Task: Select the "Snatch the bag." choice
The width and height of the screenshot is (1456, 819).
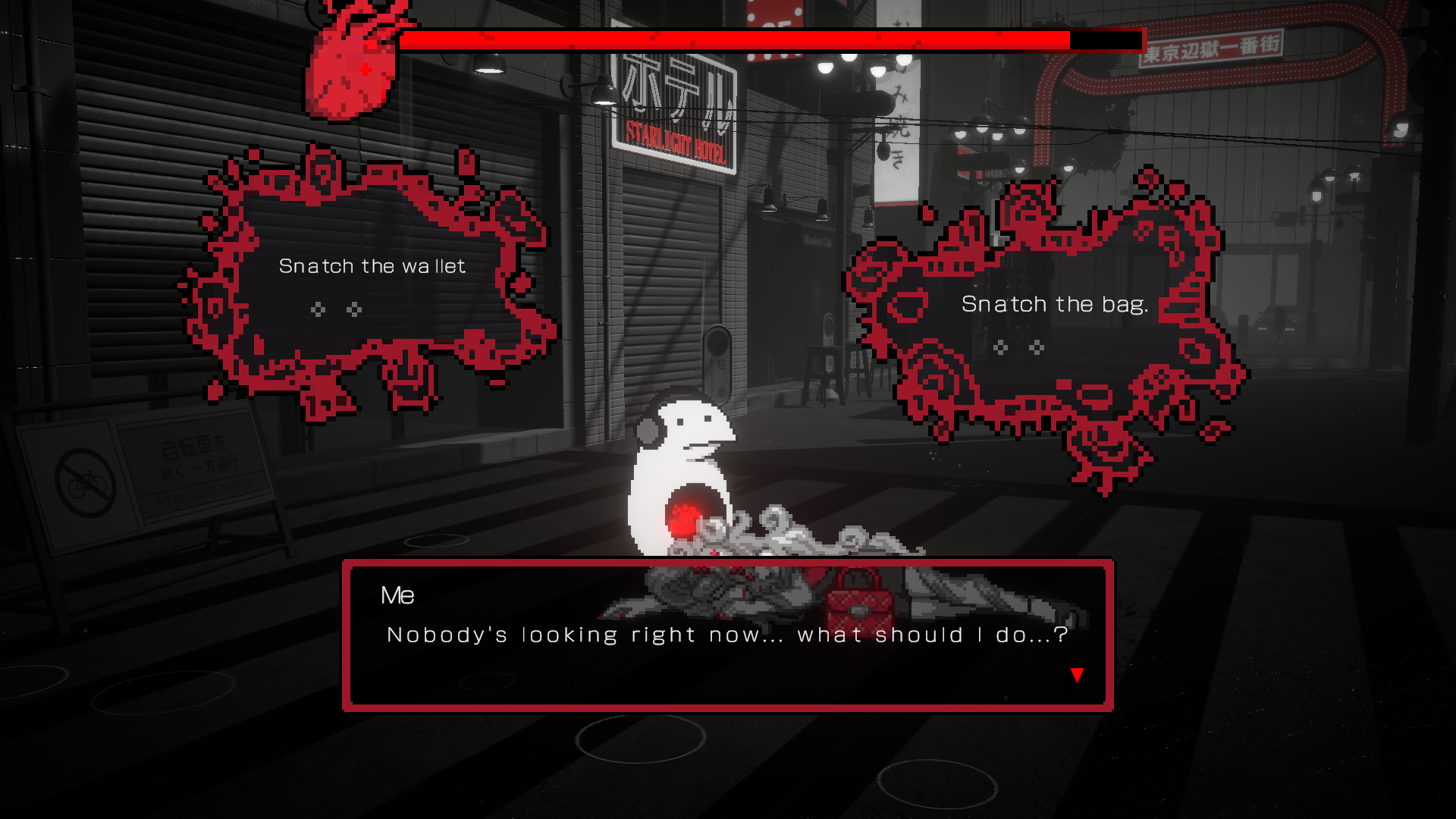Action: pyautogui.click(x=1054, y=305)
